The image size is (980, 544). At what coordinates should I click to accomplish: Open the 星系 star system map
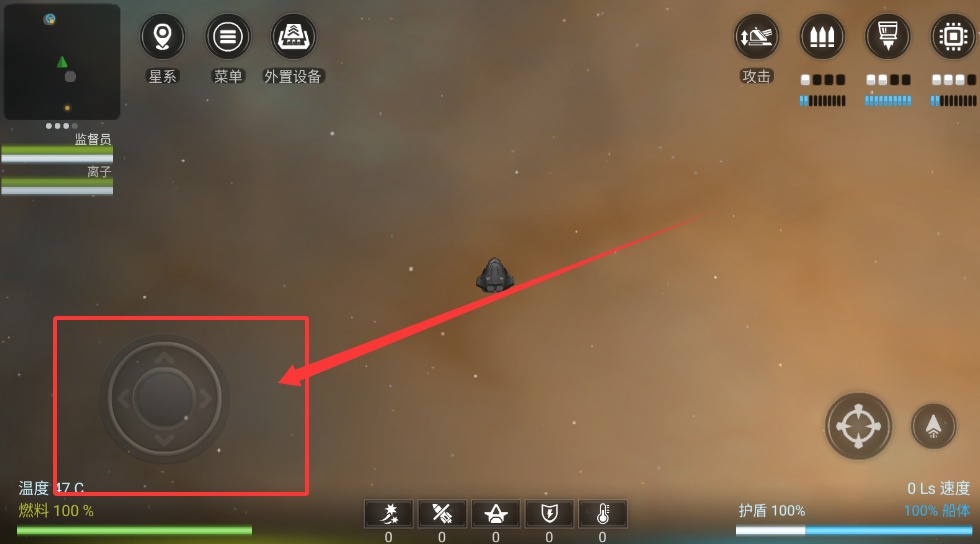(x=162, y=37)
